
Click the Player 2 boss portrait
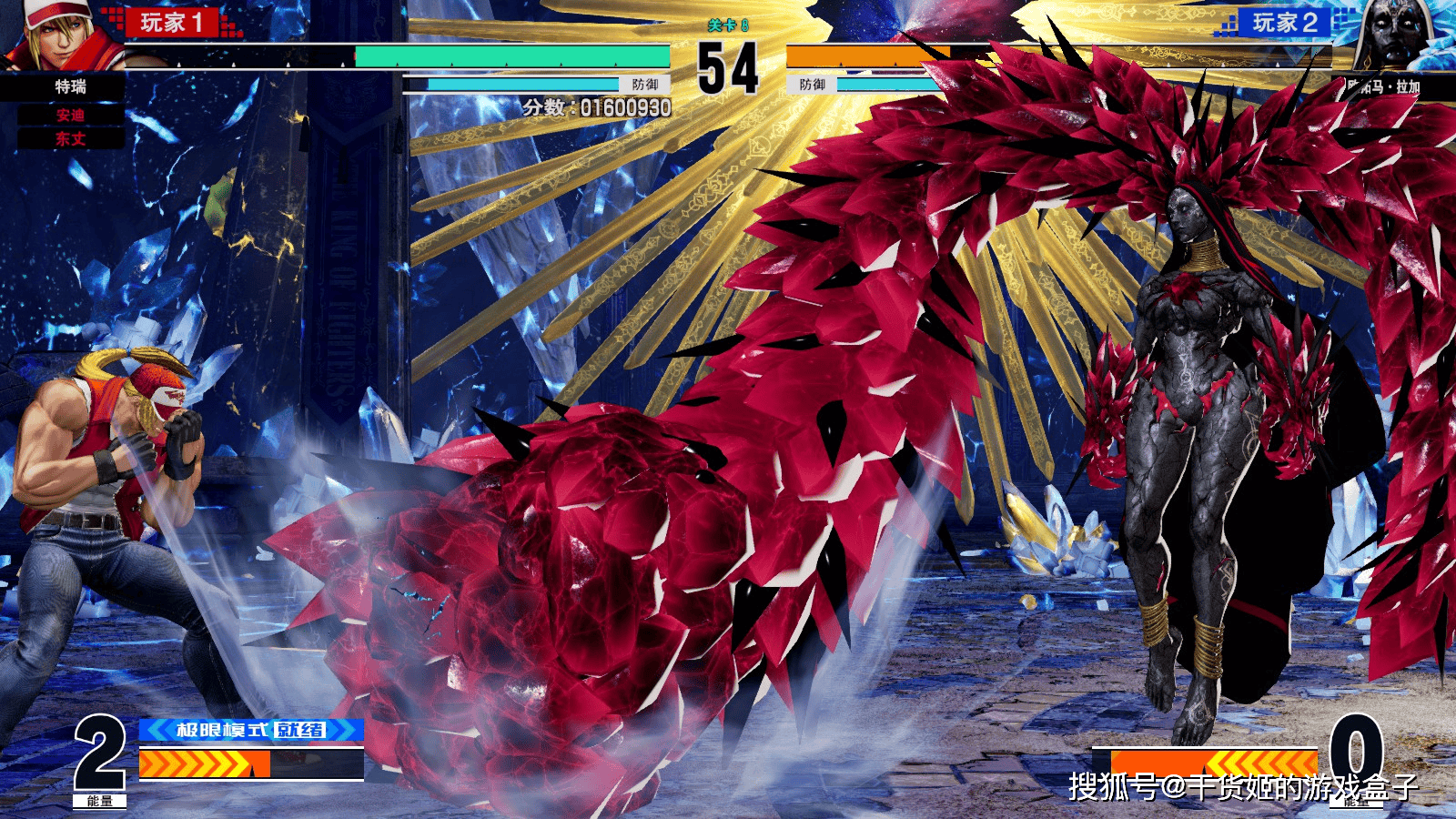click(1396, 36)
